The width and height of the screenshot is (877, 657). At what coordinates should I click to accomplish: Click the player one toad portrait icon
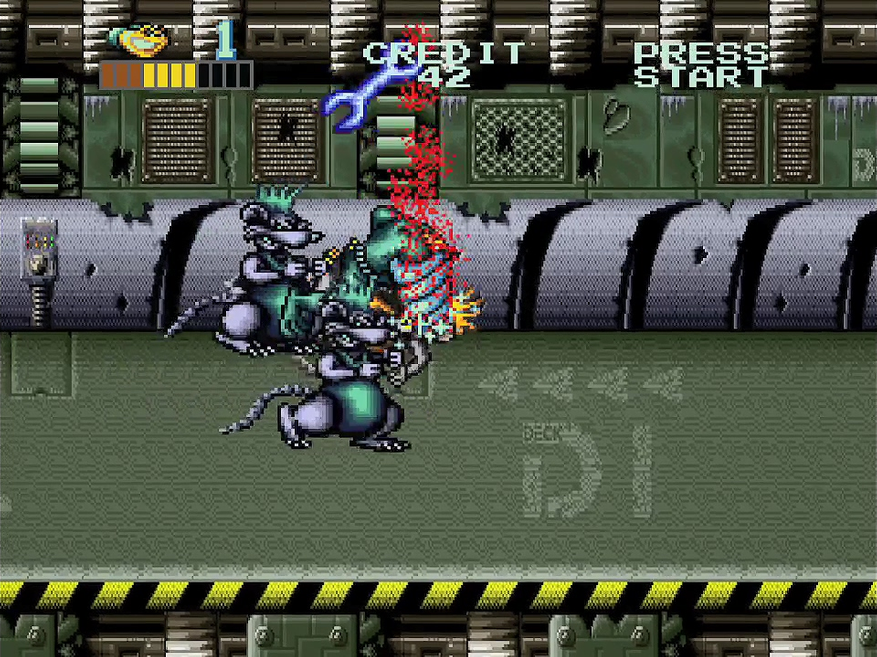139,41
